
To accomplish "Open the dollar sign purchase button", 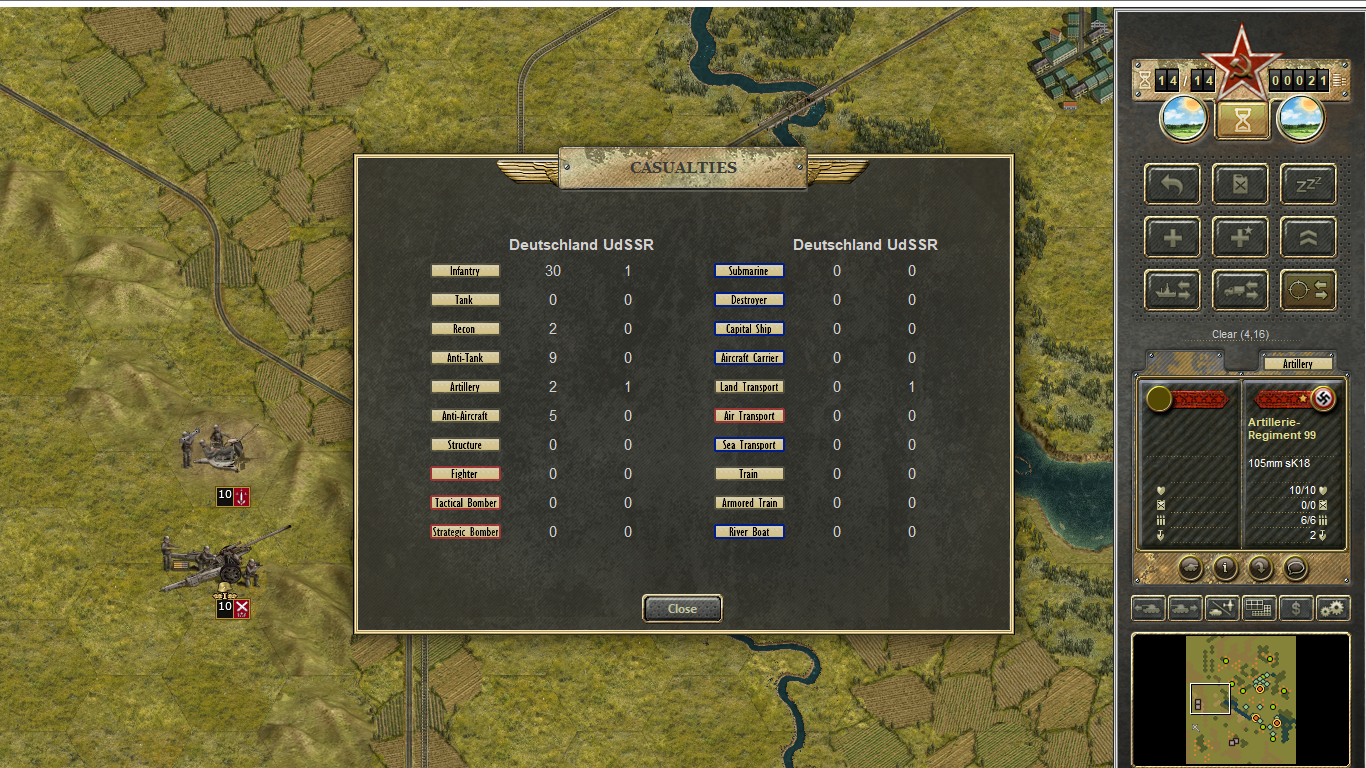I will [1296, 607].
